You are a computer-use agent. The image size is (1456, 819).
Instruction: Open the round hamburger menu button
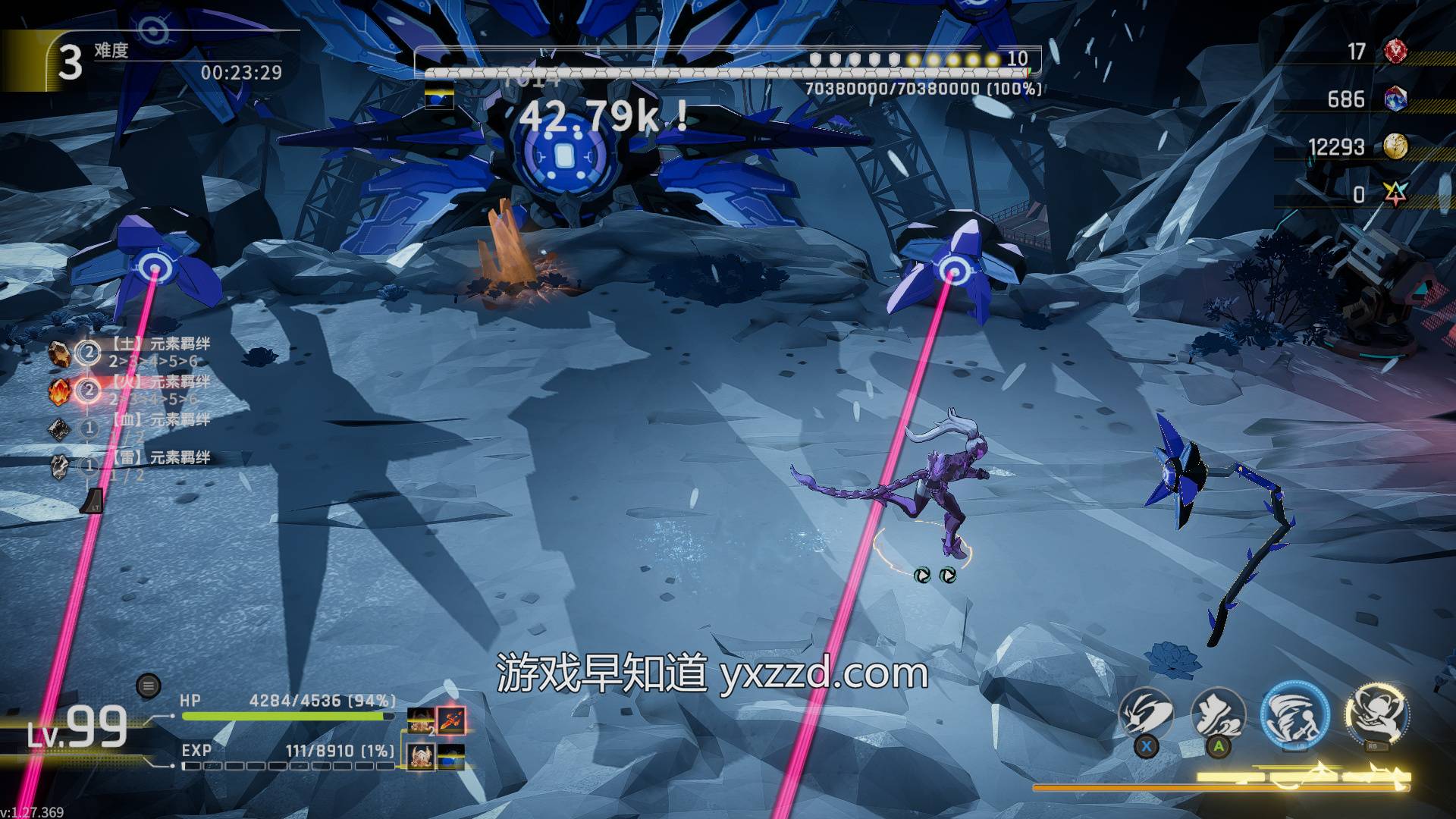point(148,687)
